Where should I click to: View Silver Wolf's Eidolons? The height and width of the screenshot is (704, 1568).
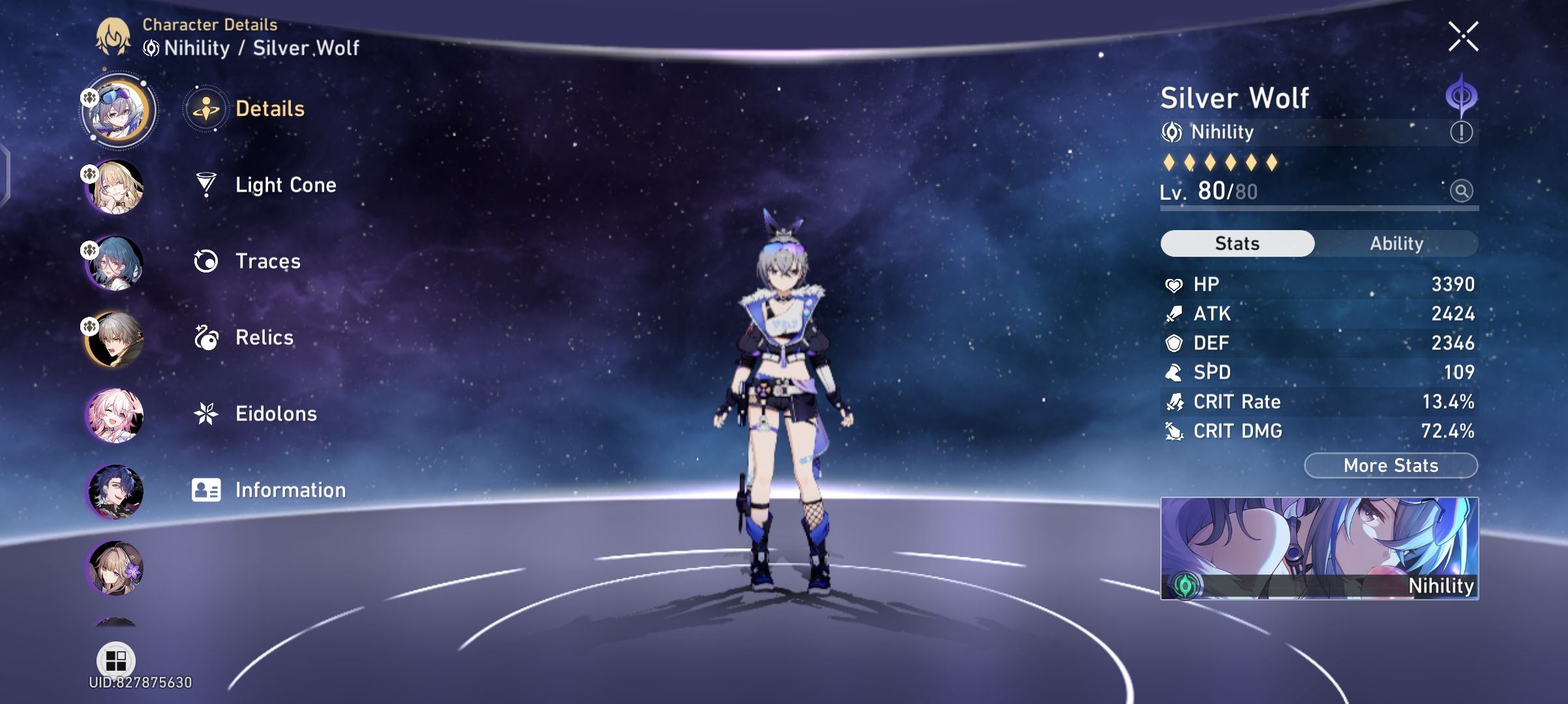(x=277, y=413)
